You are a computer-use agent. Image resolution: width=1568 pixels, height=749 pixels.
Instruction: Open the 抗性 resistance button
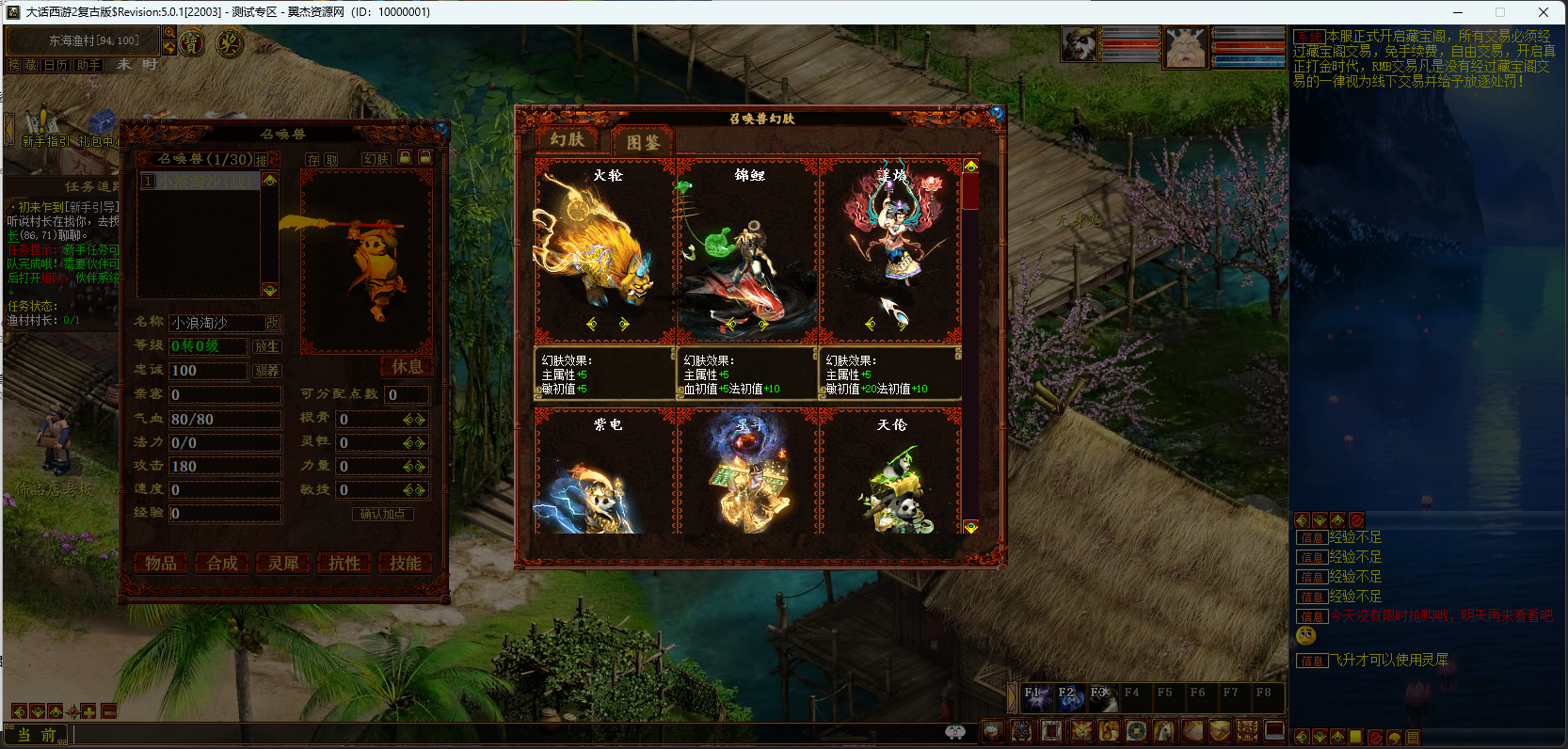(344, 563)
